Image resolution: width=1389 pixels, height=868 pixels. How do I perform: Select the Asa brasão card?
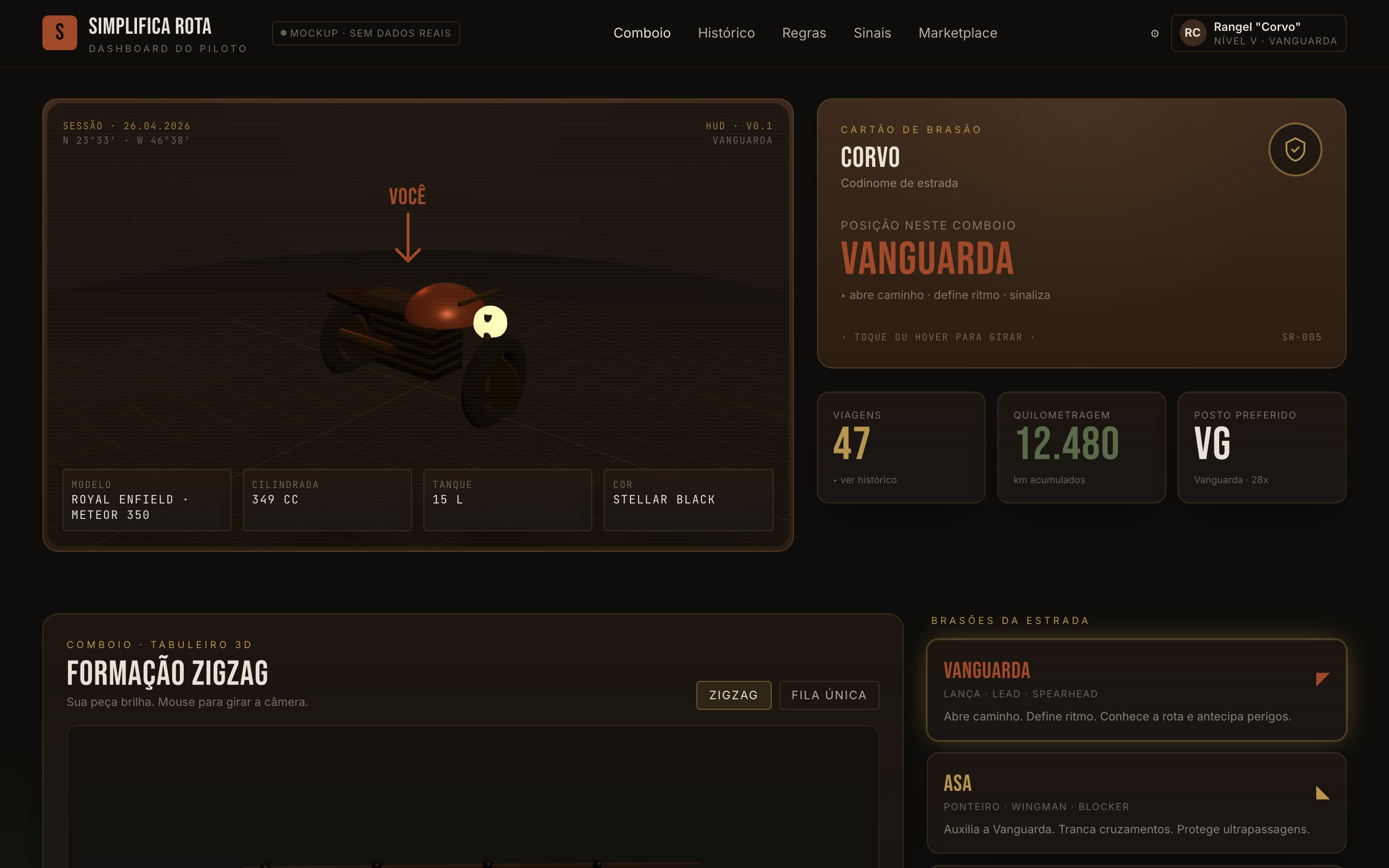(1136, 802)
